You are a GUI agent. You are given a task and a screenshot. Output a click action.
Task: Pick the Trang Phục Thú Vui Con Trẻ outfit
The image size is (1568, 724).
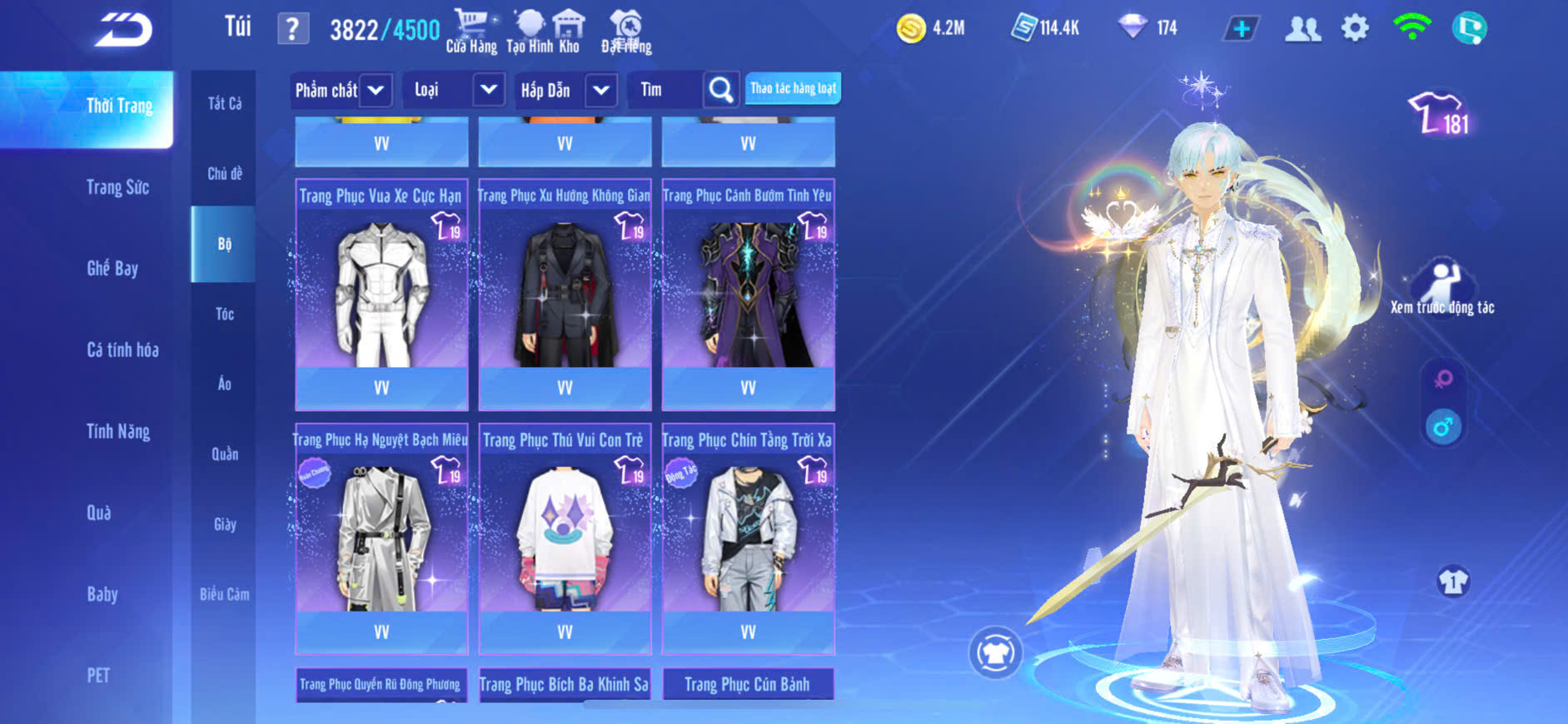pos(565,528)
